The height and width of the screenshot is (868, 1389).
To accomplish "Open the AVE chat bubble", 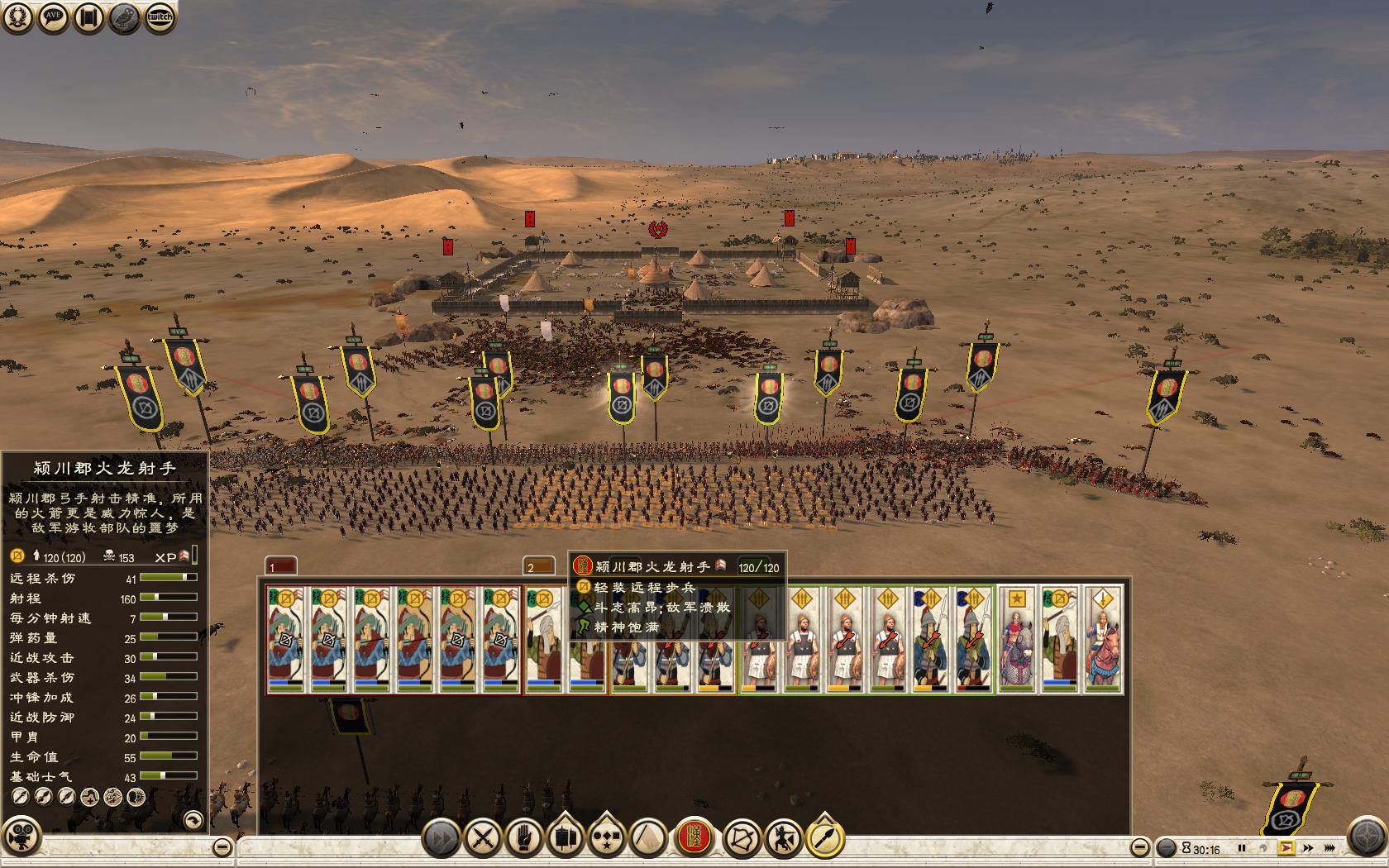I will click(x=54, y=17).
